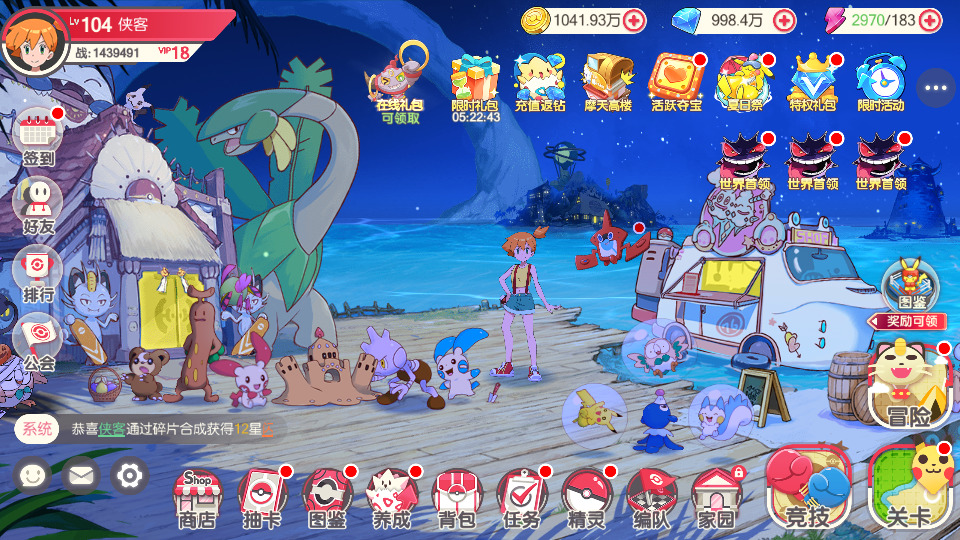This screenshot has height=540, width=960.
Task: Open the 背包 backpack
Action: click(x=457, y=495)
